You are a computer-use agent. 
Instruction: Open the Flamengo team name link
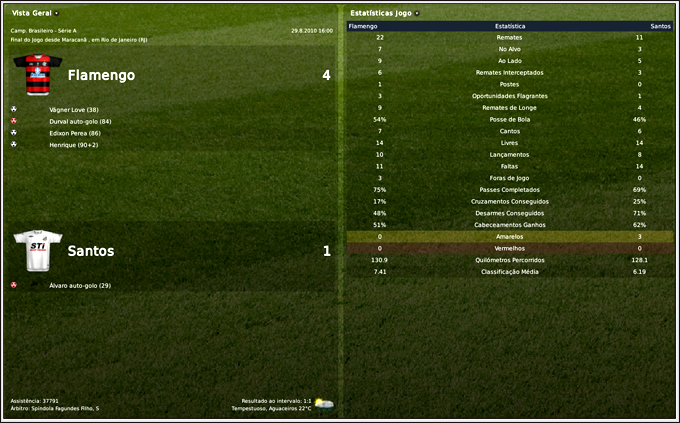coord(100,75)
